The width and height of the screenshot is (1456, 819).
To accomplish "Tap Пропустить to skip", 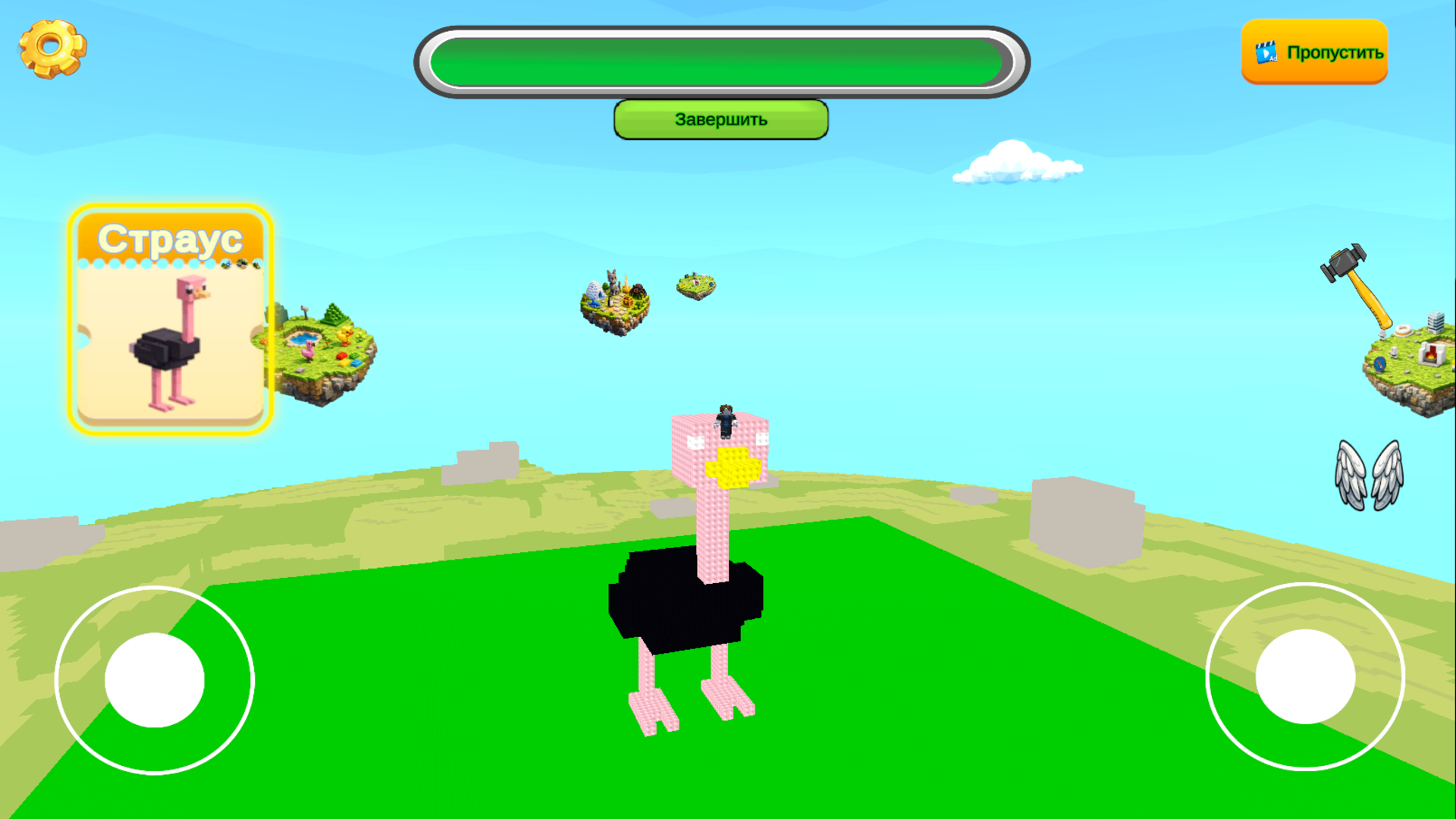I will click(x=1335, y=52).
